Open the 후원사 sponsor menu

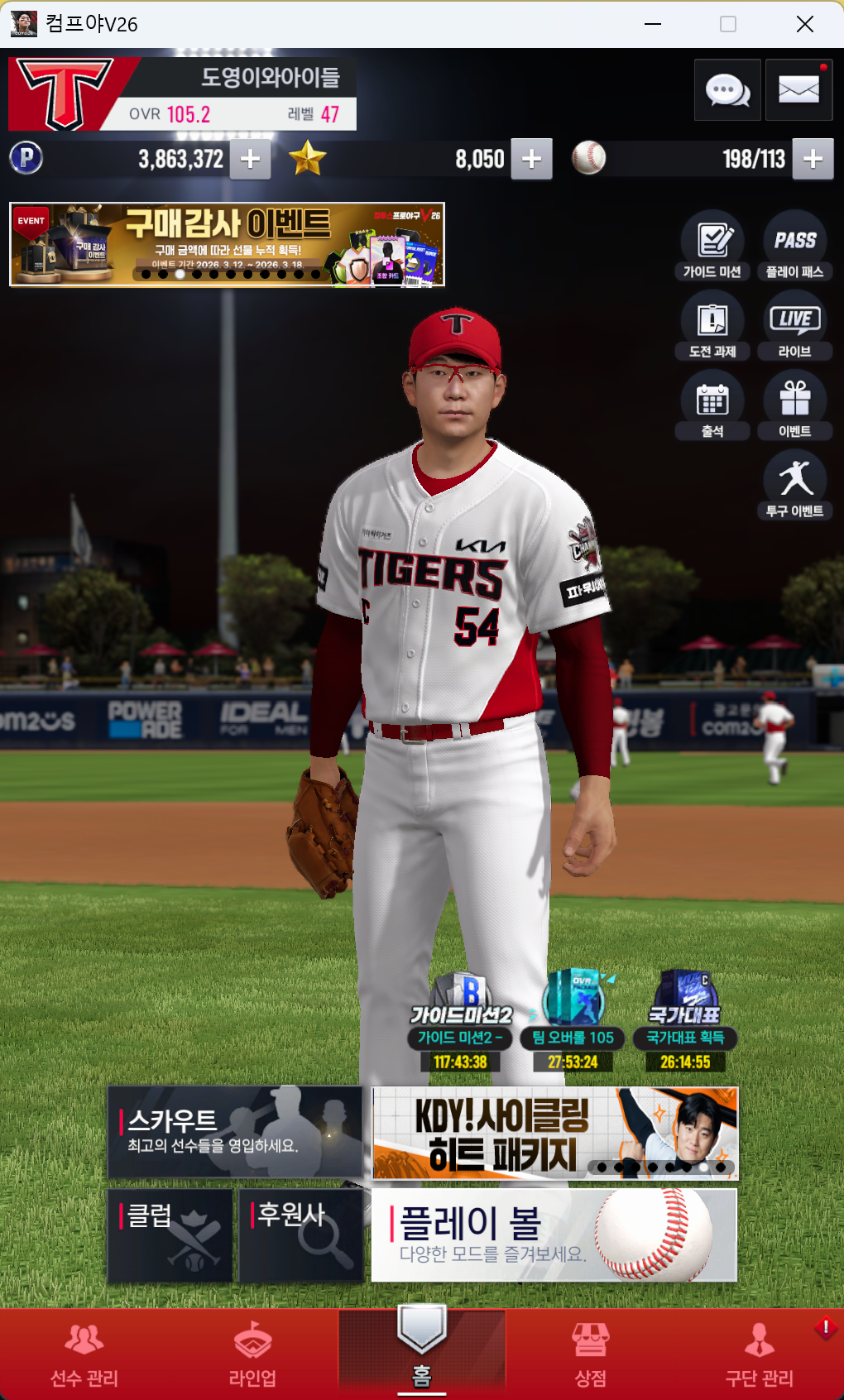(301, 1236)
